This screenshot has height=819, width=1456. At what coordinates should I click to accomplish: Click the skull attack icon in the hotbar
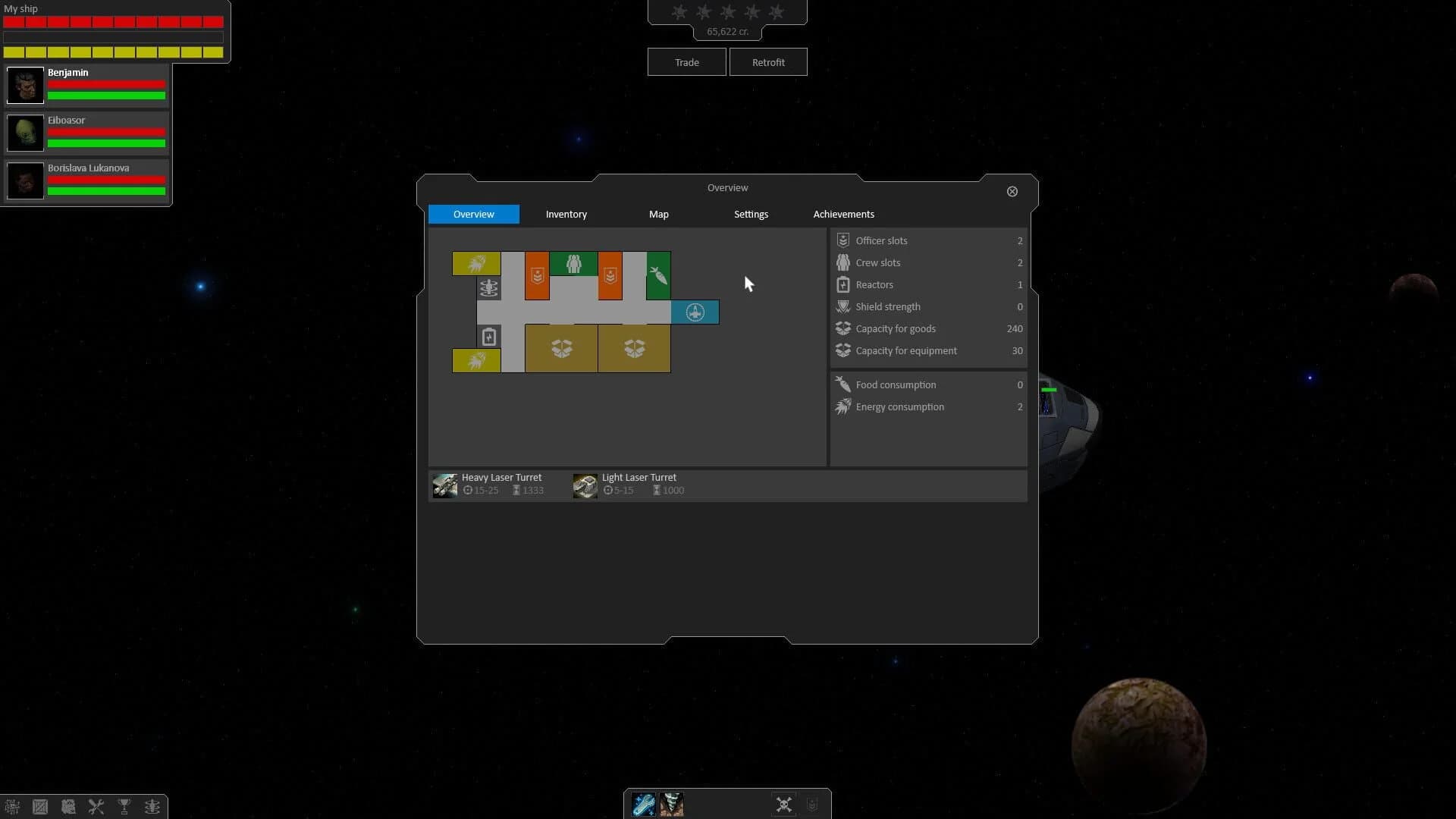tap(783, 804)
